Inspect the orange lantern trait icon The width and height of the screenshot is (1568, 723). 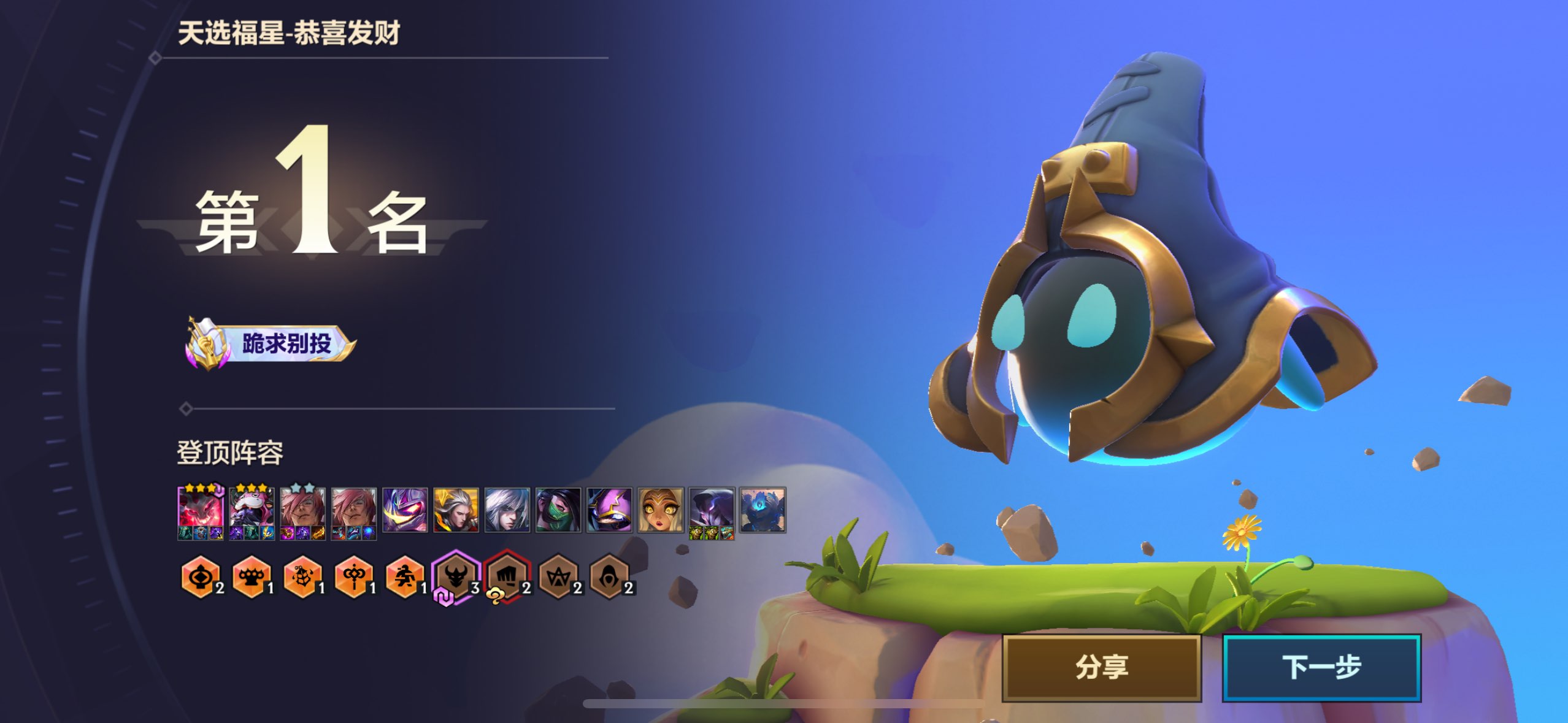click(200, 576)
